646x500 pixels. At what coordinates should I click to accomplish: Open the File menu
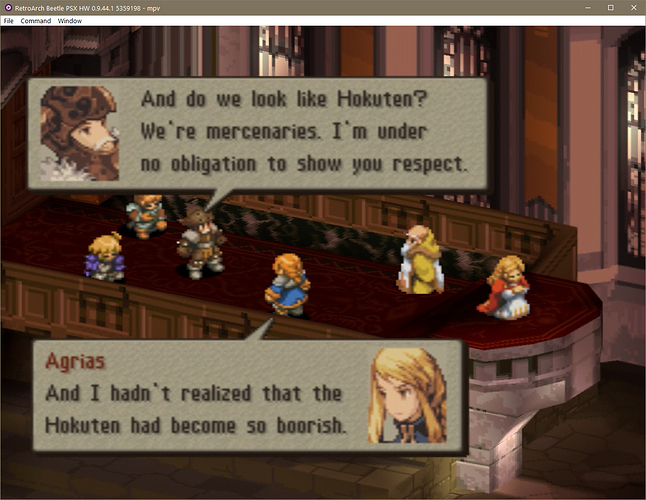(9, 20)
